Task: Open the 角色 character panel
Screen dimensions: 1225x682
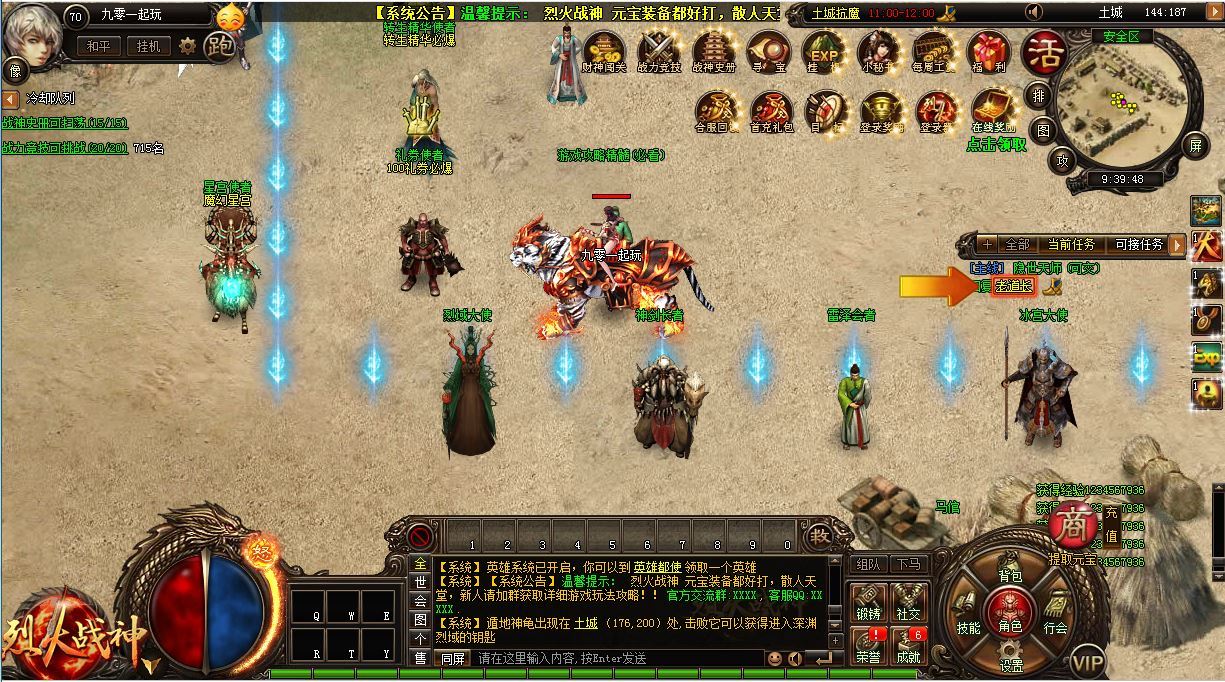Action: click(x=1010, y=611)
